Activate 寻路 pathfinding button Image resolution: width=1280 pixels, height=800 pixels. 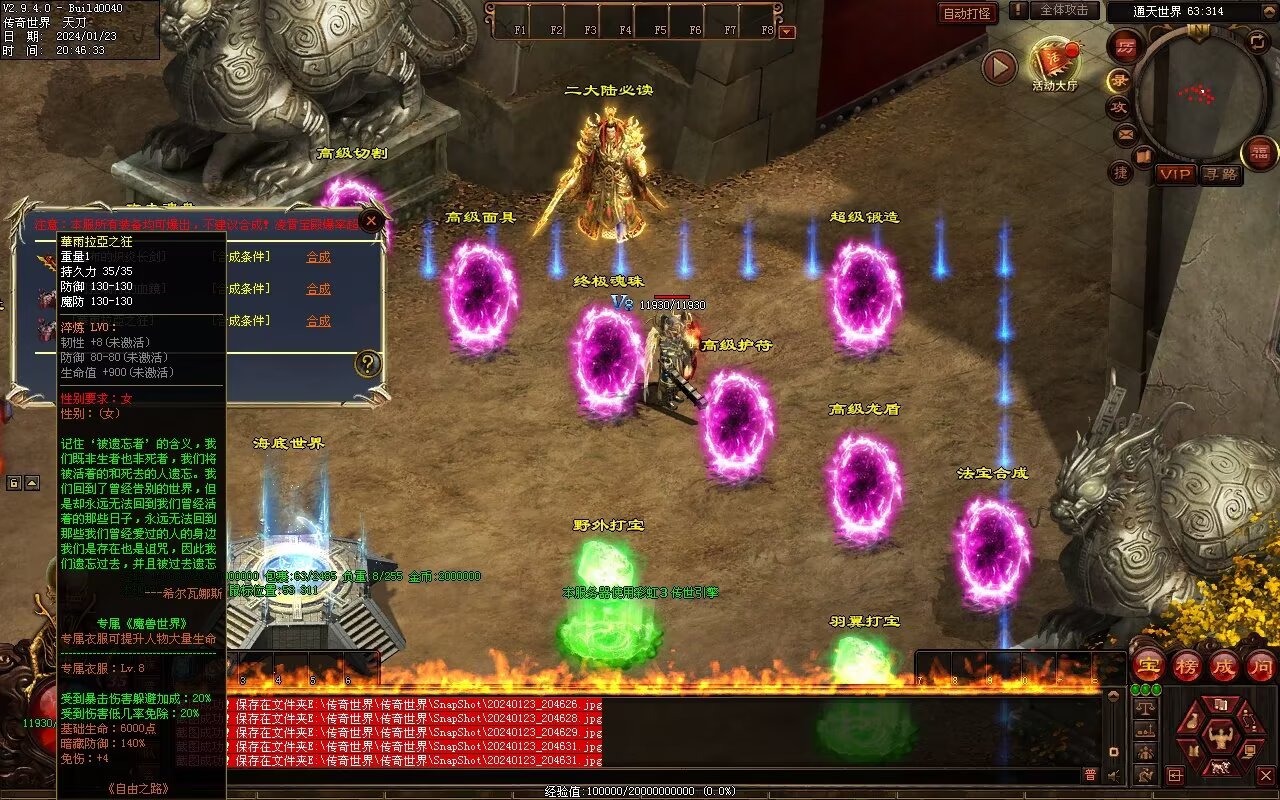tap(1220, 174)
